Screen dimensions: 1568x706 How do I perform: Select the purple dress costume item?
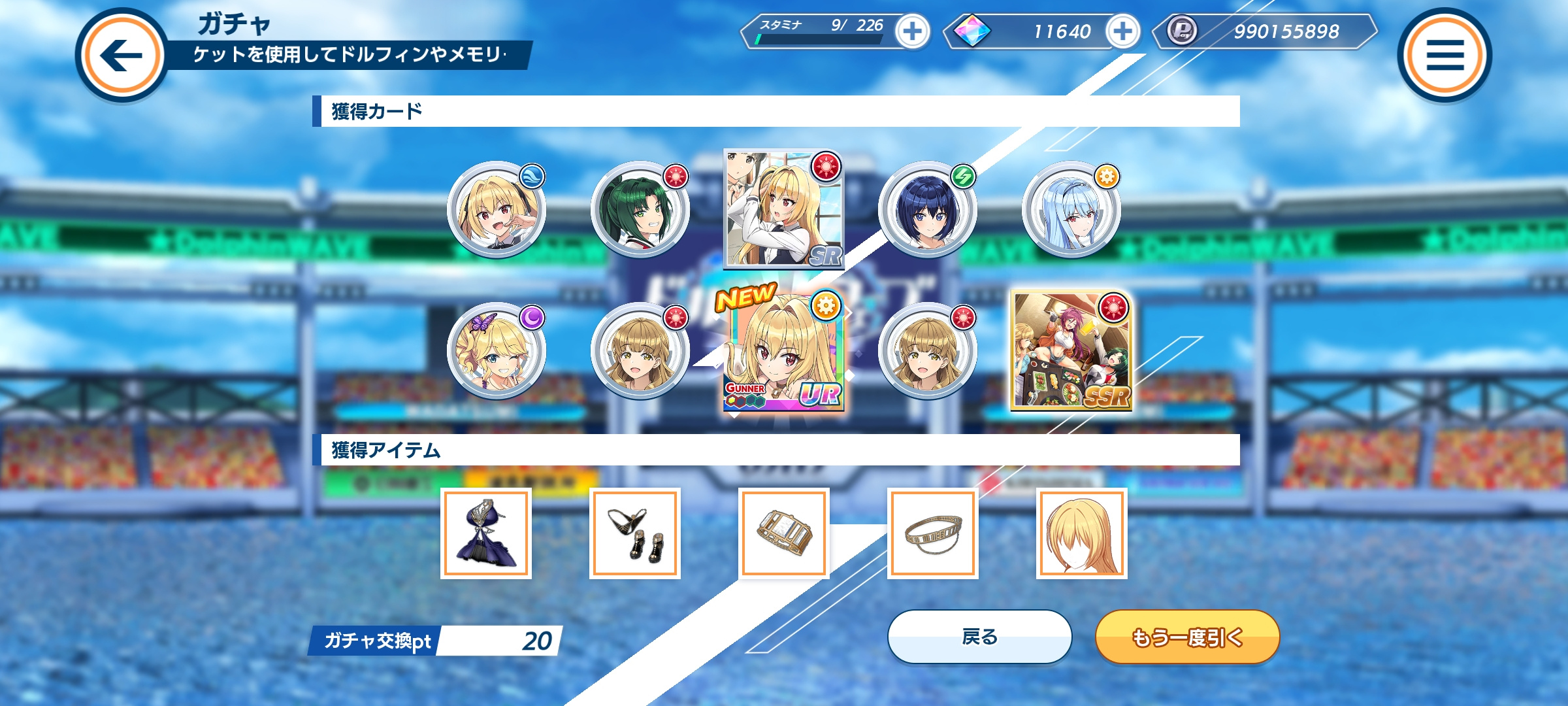coord(486,533)
